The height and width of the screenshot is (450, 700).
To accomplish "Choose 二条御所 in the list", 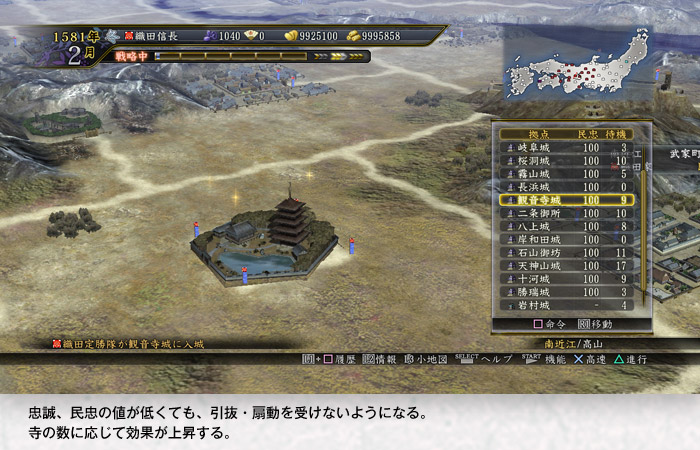I will [538, 213].
